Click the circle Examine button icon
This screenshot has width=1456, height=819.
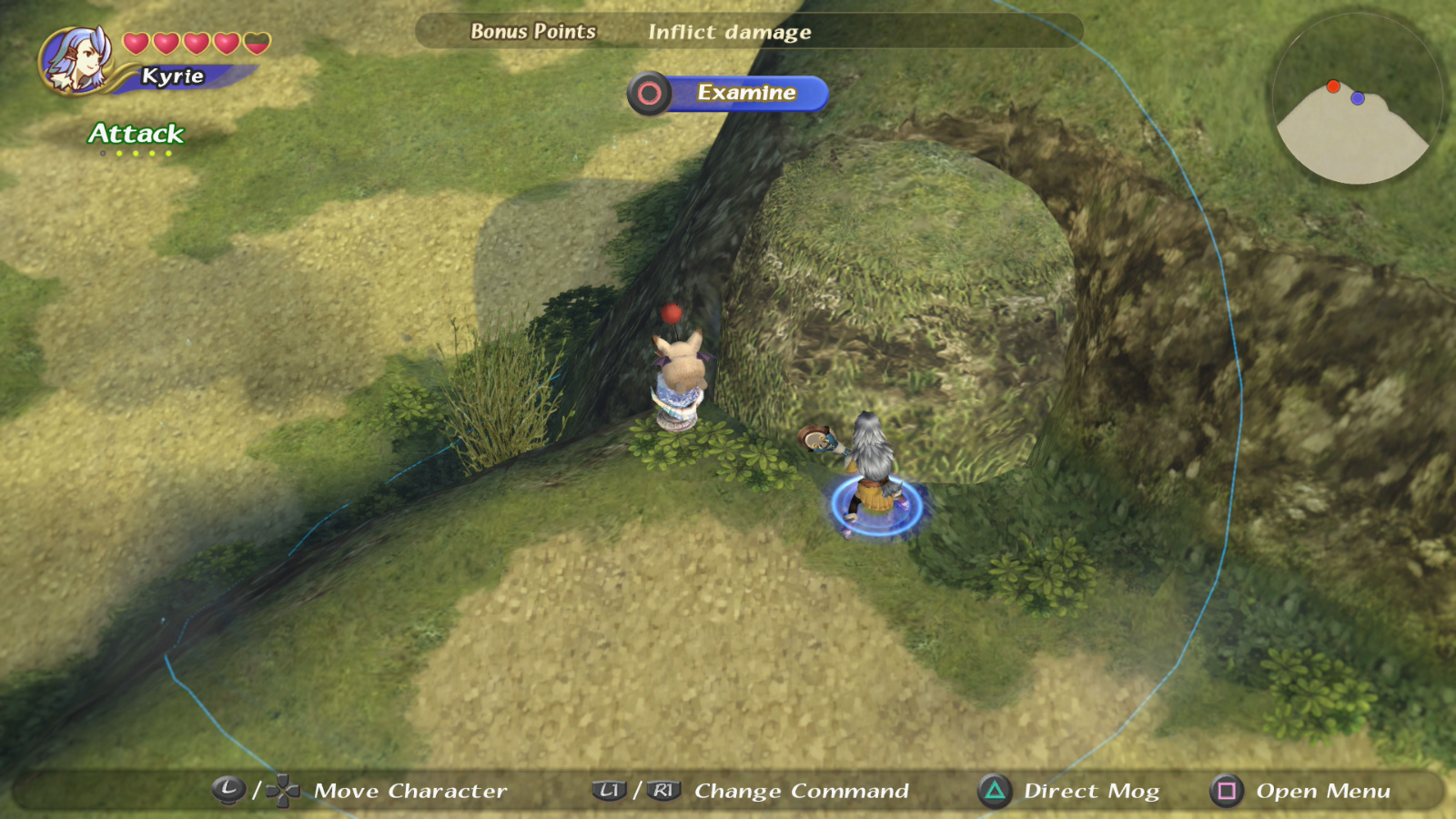(x=650, y=93)
